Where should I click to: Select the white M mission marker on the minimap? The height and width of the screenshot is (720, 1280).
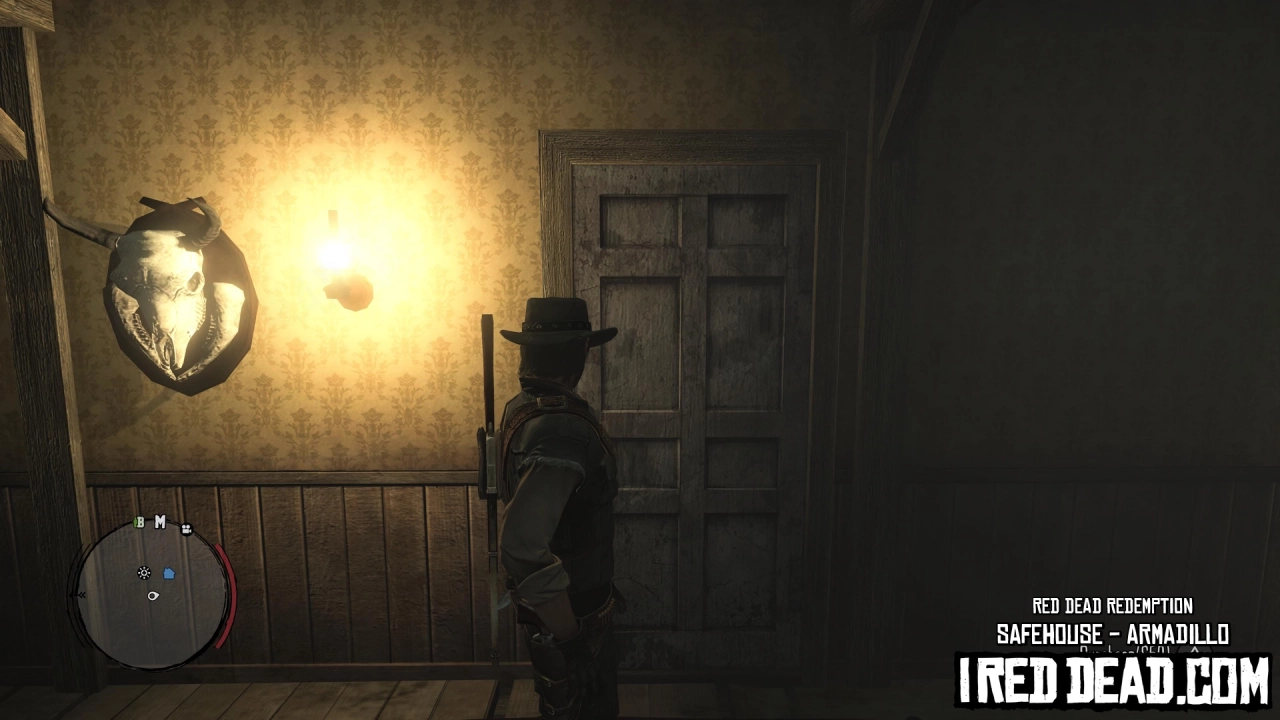tap(160, 520)
